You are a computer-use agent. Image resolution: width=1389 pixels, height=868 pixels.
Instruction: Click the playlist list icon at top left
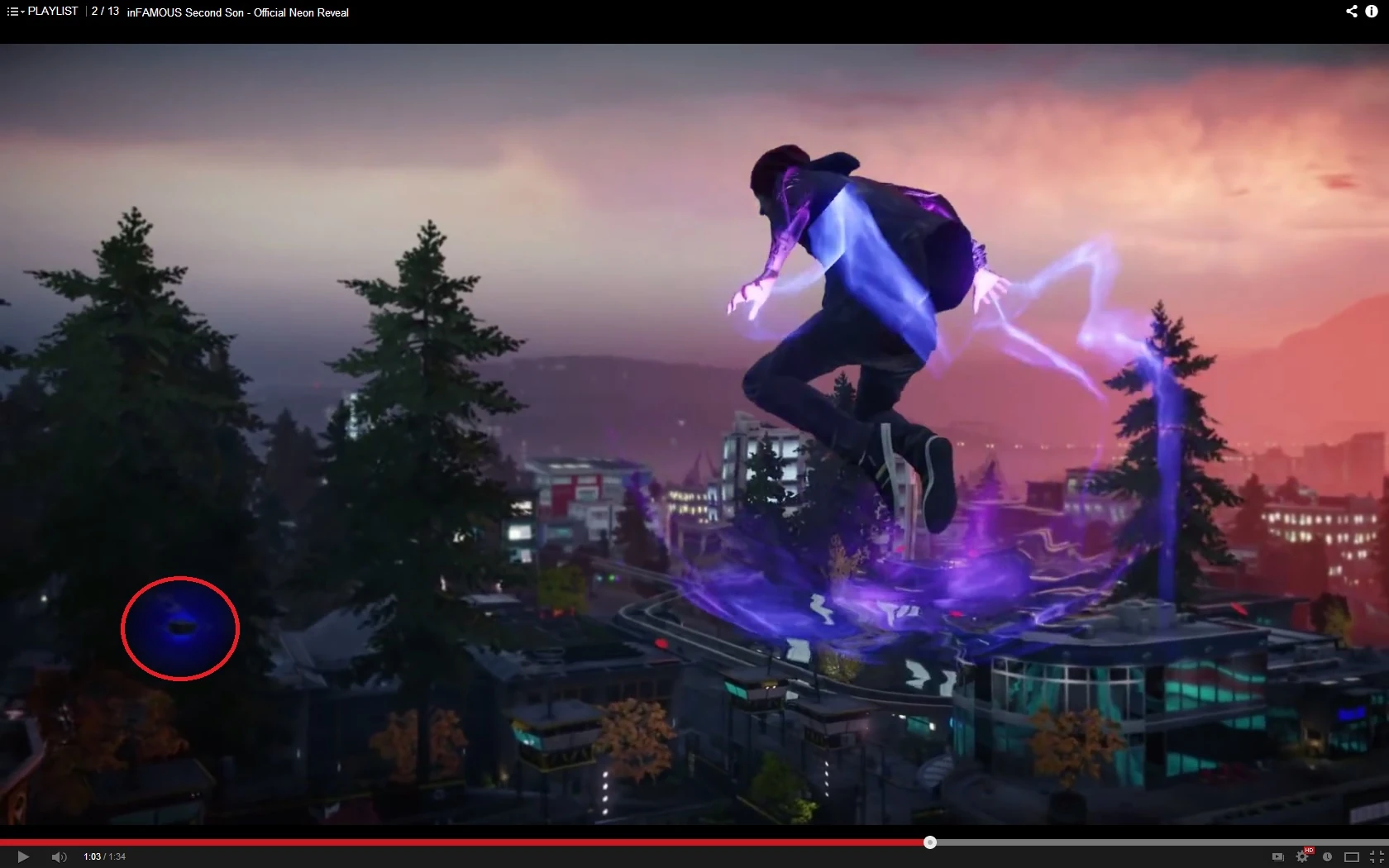12,11
